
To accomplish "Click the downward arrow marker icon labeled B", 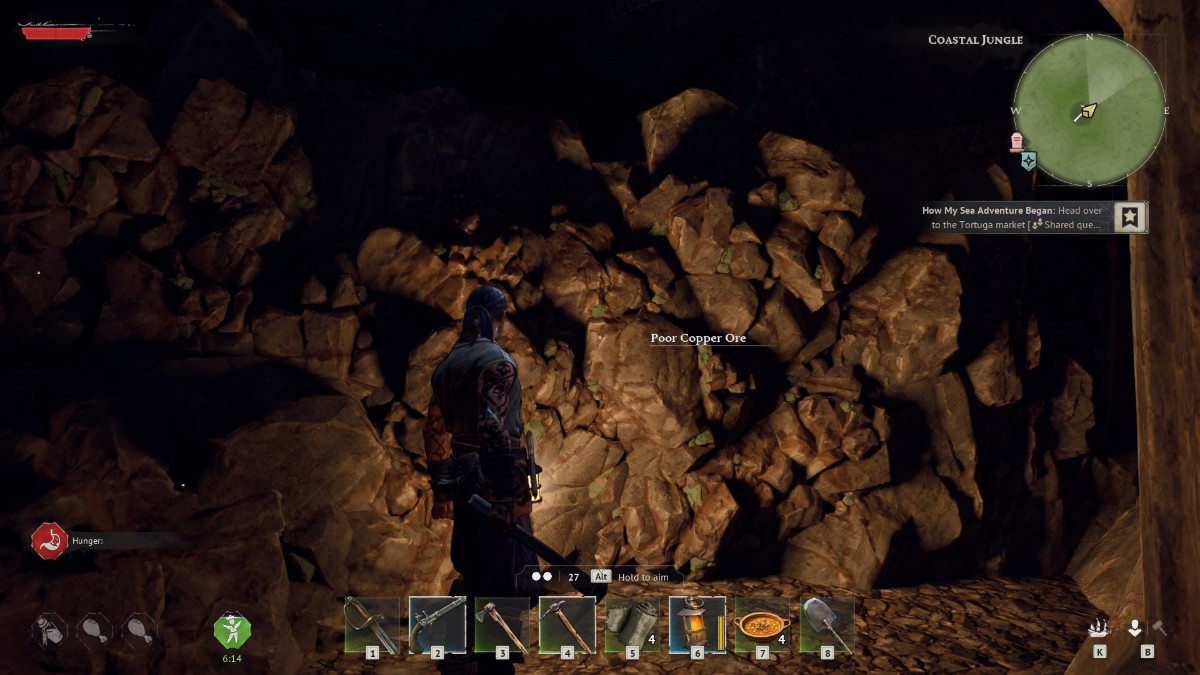I will pos(1135,628).
